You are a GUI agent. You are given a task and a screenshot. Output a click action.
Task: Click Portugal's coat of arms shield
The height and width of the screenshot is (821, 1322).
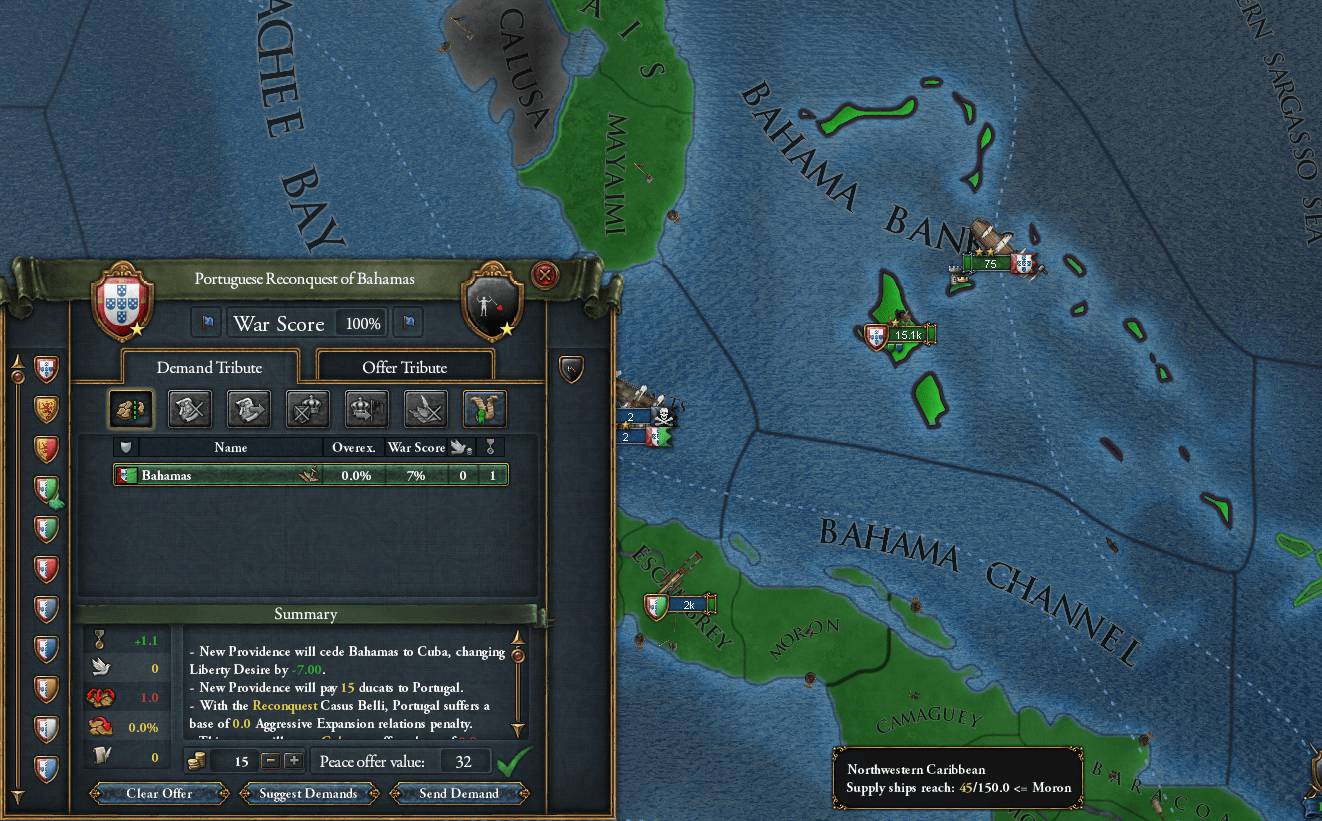click(122, 299)
